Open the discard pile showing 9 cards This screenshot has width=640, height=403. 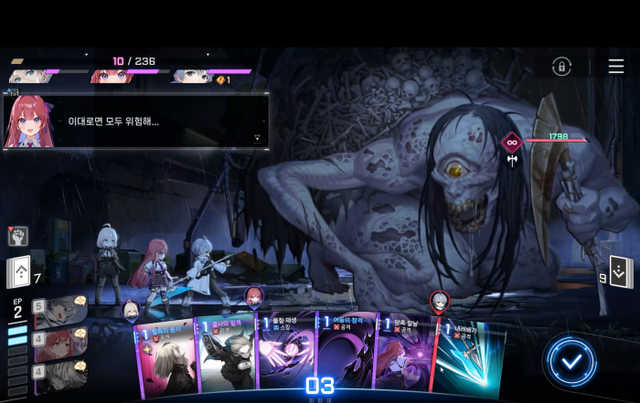click(621, 271)
